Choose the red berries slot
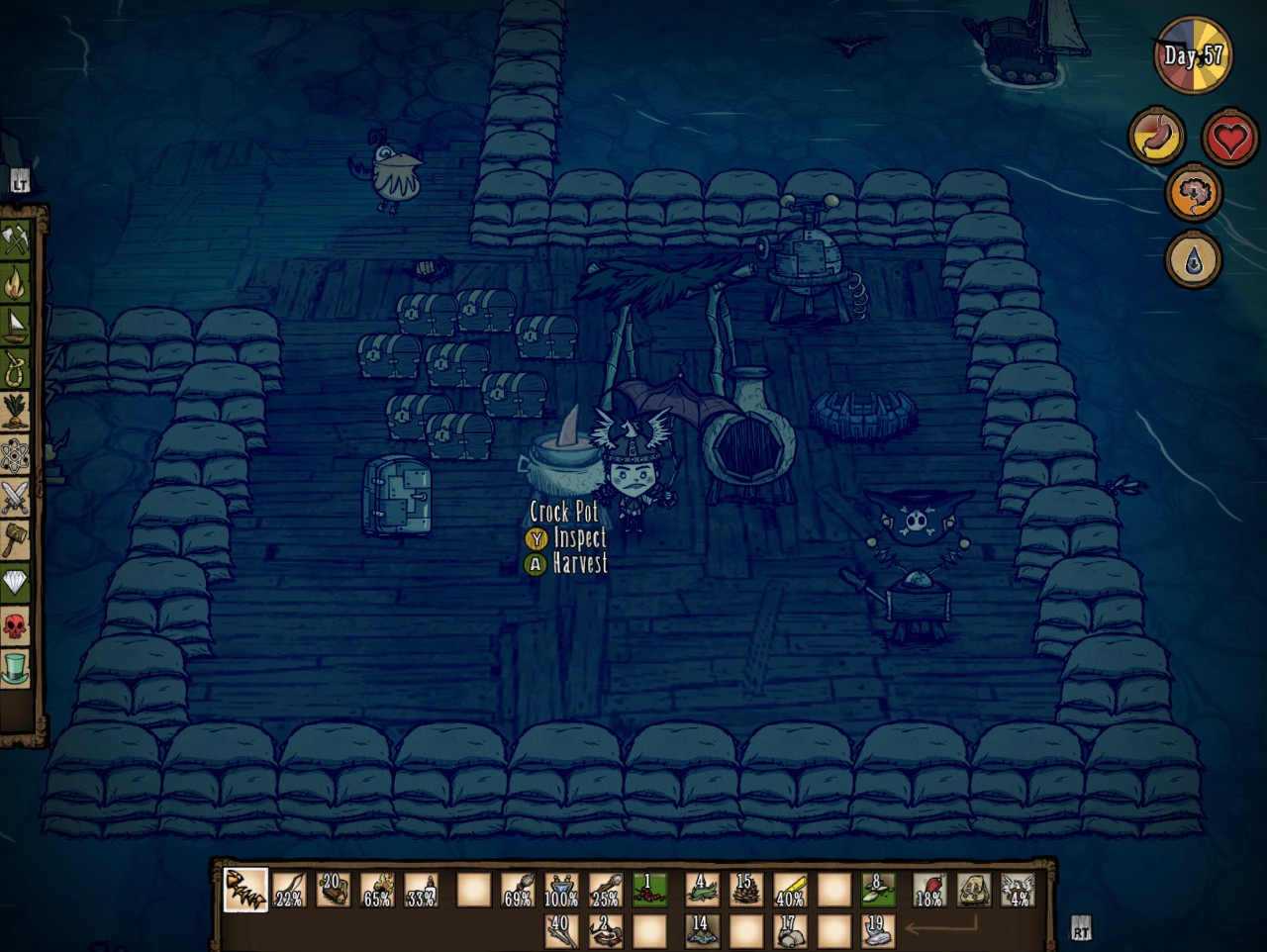 click(x=649, y=890)
